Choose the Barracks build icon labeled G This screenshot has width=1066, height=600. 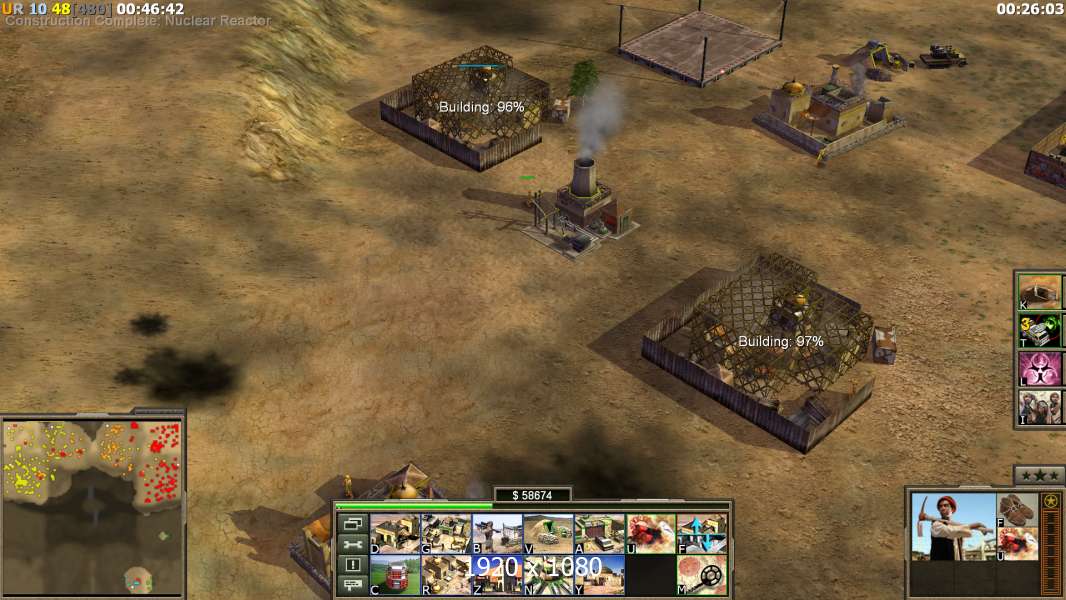point(446,533)
